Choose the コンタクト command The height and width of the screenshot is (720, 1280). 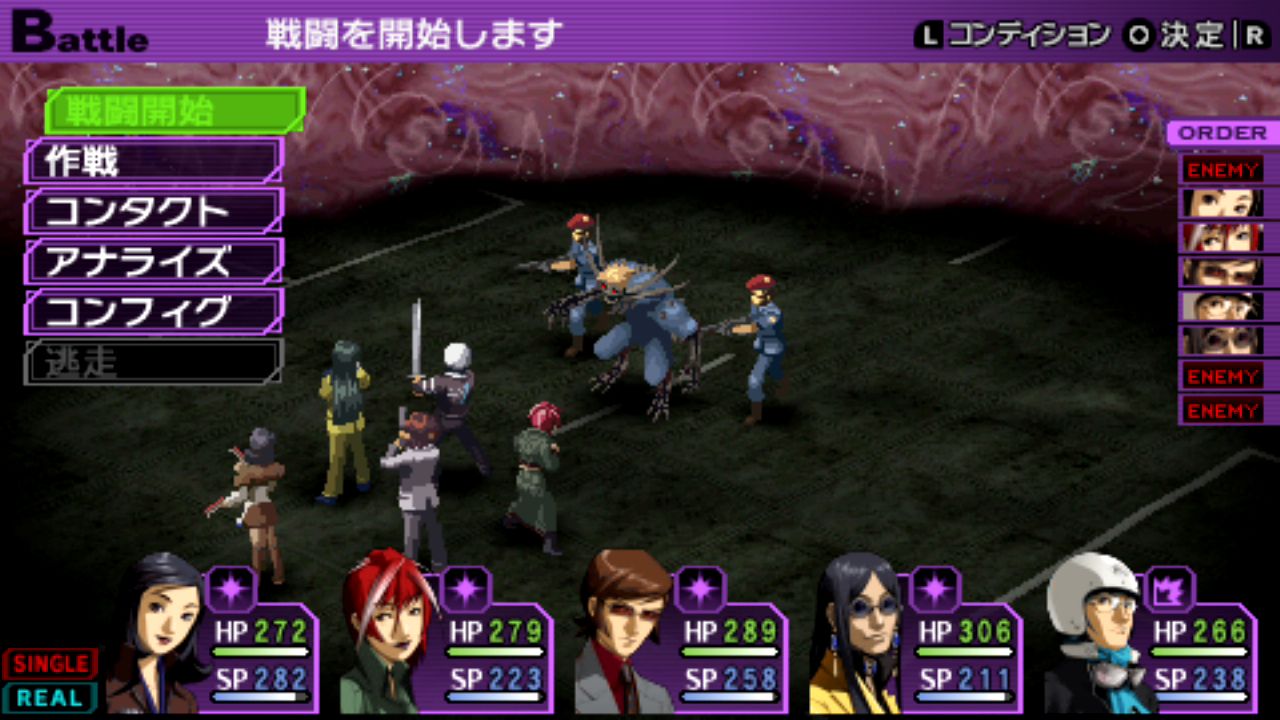tap(152, 211)
